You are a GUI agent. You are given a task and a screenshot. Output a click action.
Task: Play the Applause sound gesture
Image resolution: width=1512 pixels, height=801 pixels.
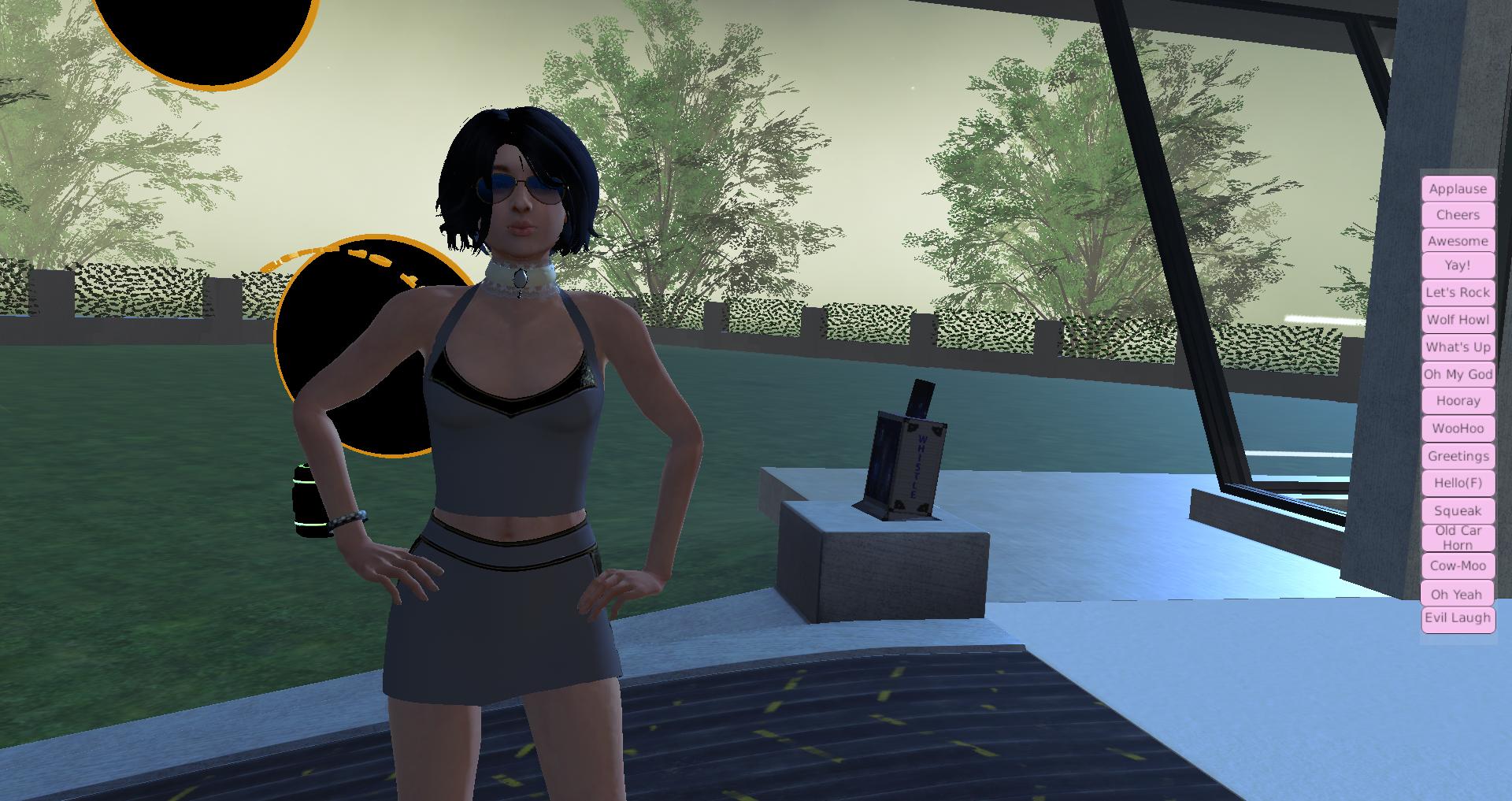coord(1458,189)
